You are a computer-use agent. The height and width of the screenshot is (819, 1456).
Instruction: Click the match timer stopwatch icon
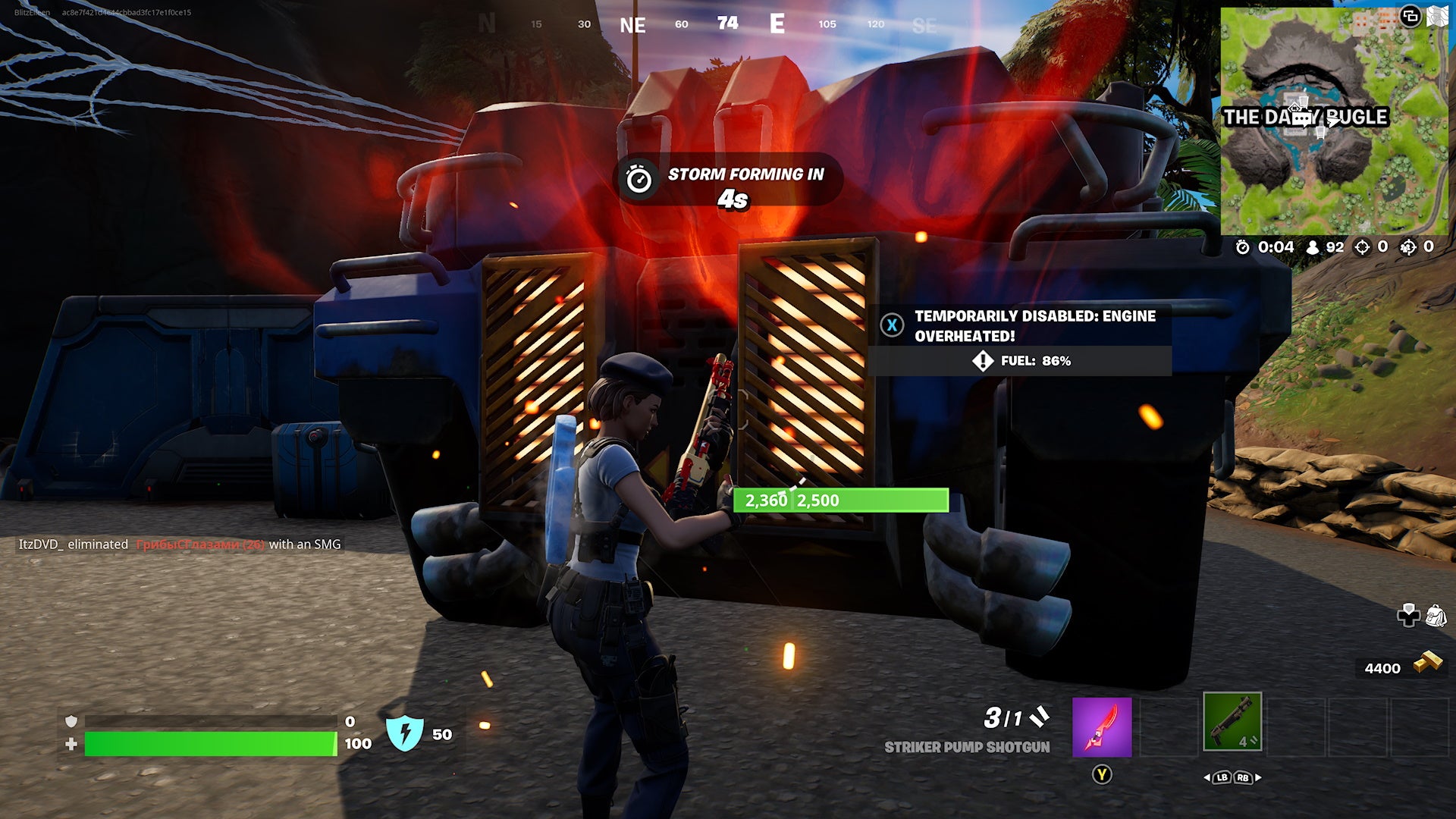(x=1242, y=246)
